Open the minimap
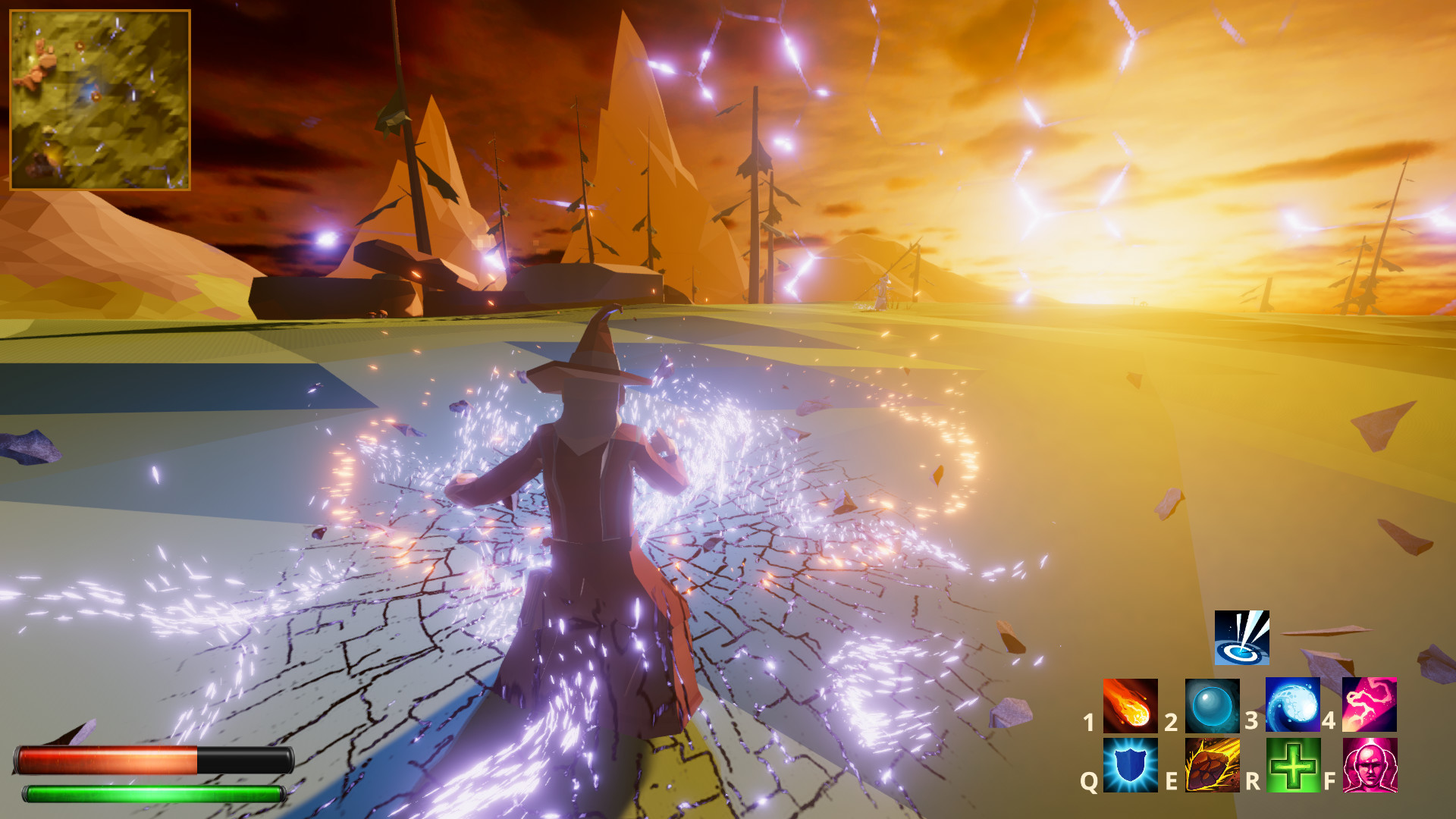The height and width of the screenshot is (819, 1456). pos(99,99)
